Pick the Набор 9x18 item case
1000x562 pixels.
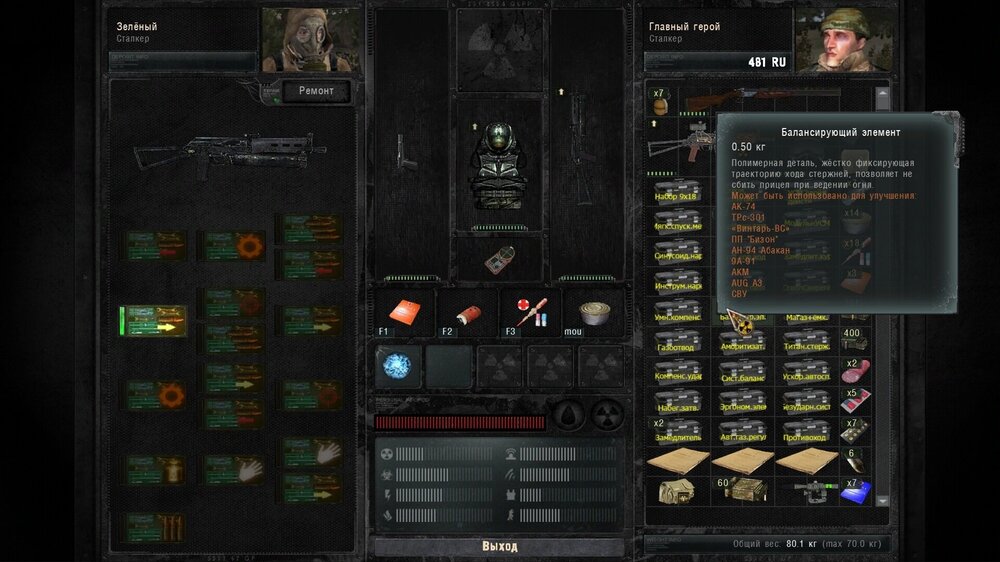tap(678, 192)
